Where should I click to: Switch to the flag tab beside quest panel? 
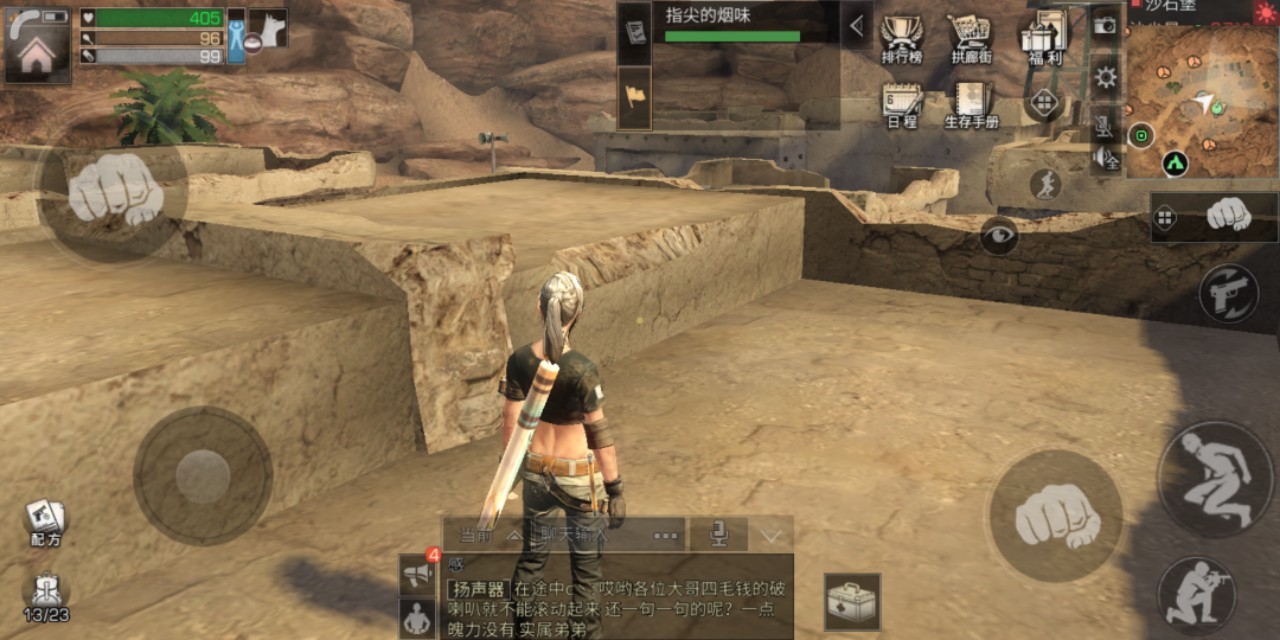tap(634, 97)
